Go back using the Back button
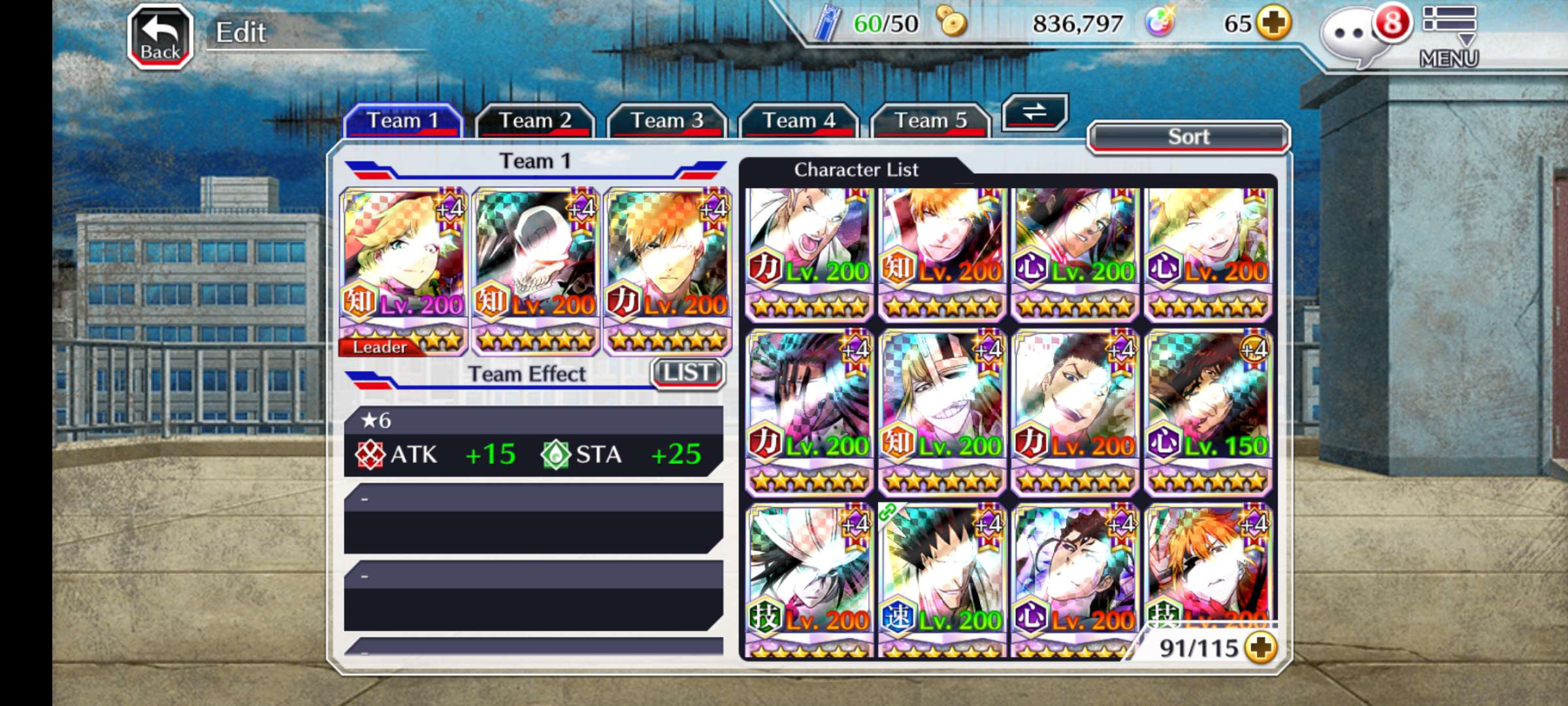 [x=160, y=37]
